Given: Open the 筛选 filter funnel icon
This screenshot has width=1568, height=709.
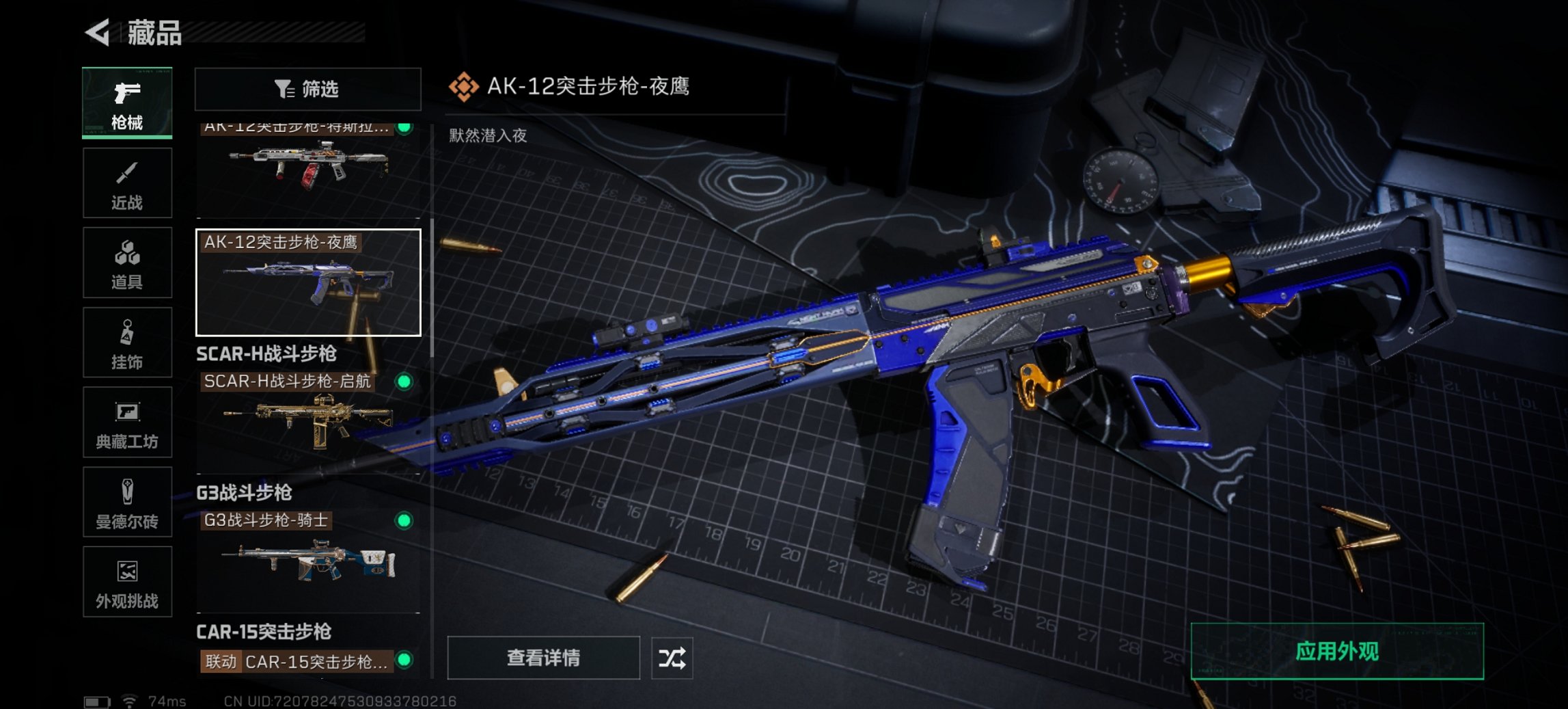Looking at the screenshot, I should tap(284, 88).
